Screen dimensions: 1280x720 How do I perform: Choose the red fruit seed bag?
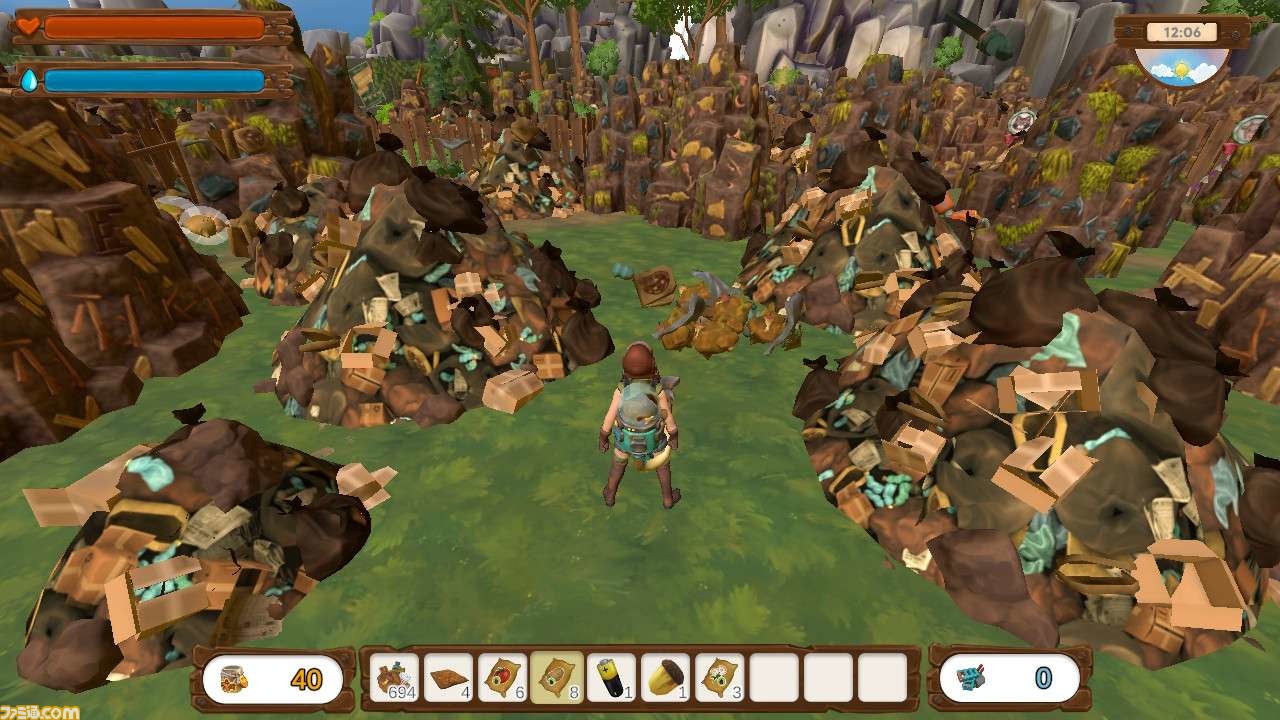click(x=503, y=678)
